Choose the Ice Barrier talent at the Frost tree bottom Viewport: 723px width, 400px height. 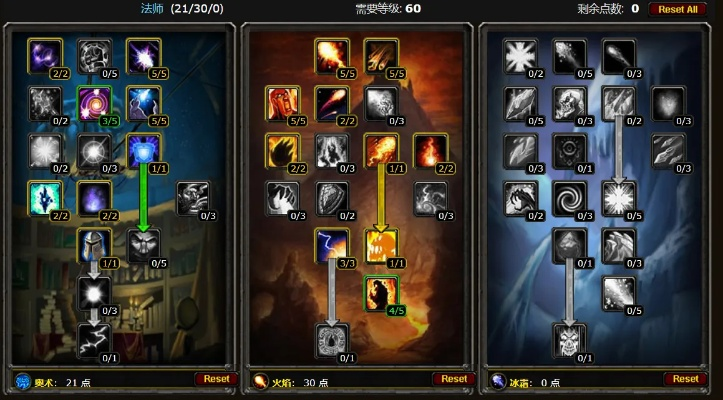click(x=570, y=341)
